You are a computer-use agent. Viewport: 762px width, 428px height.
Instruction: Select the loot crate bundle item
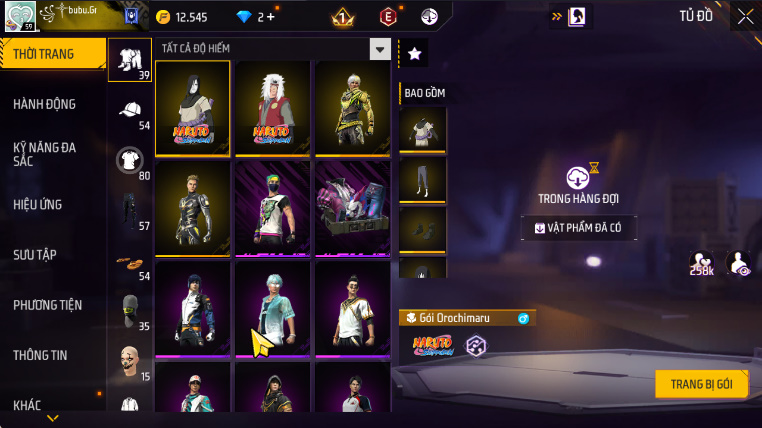(352, 206)
